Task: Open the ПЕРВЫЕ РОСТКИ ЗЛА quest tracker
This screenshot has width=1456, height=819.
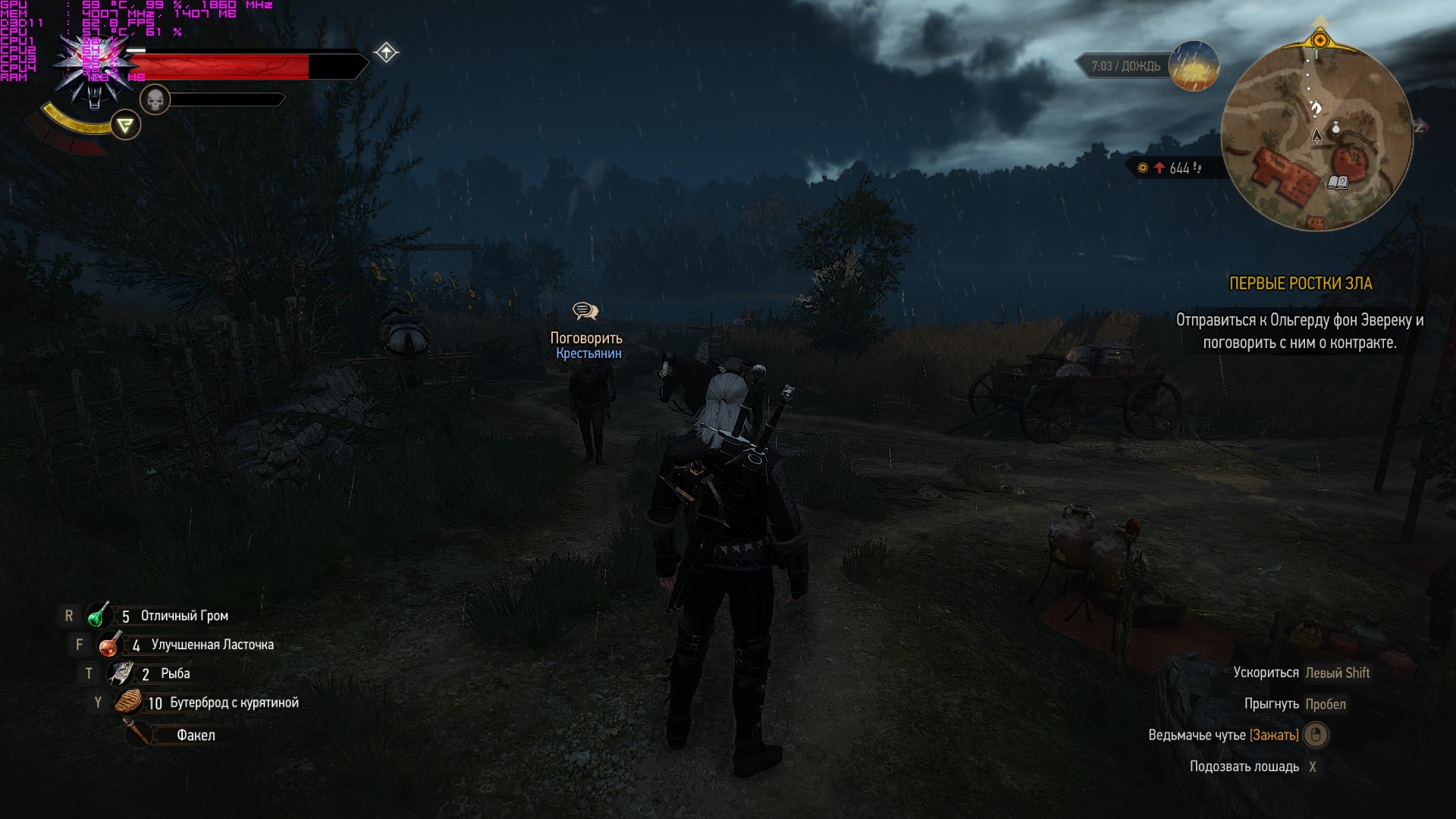Action: click(x=1300, y=284)
